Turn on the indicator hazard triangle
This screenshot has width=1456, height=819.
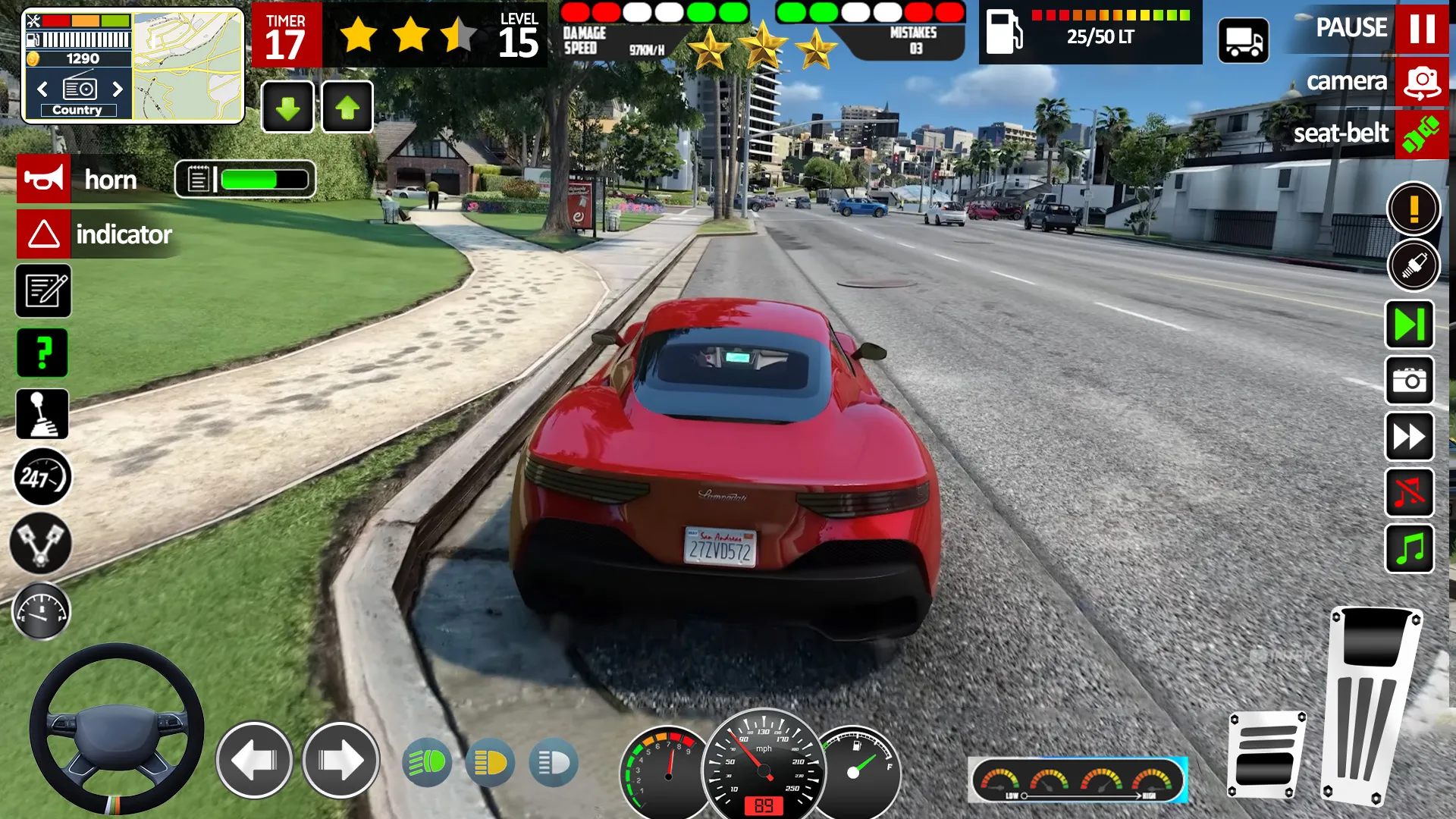click(x=44, y=234)
